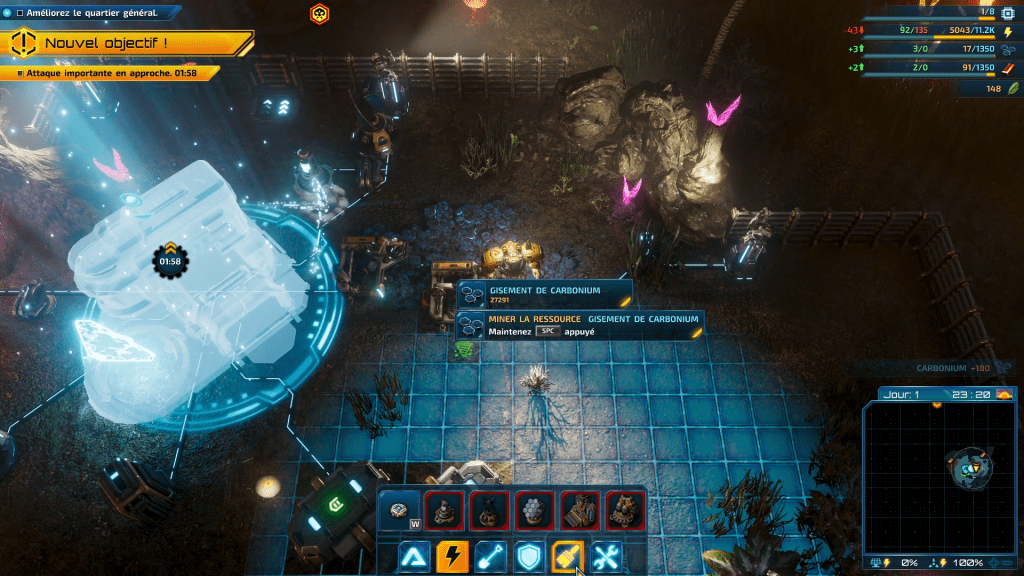The image size is (1024, 576).
Task: Select the first build slot marked W
Action: tap(401, 510)
